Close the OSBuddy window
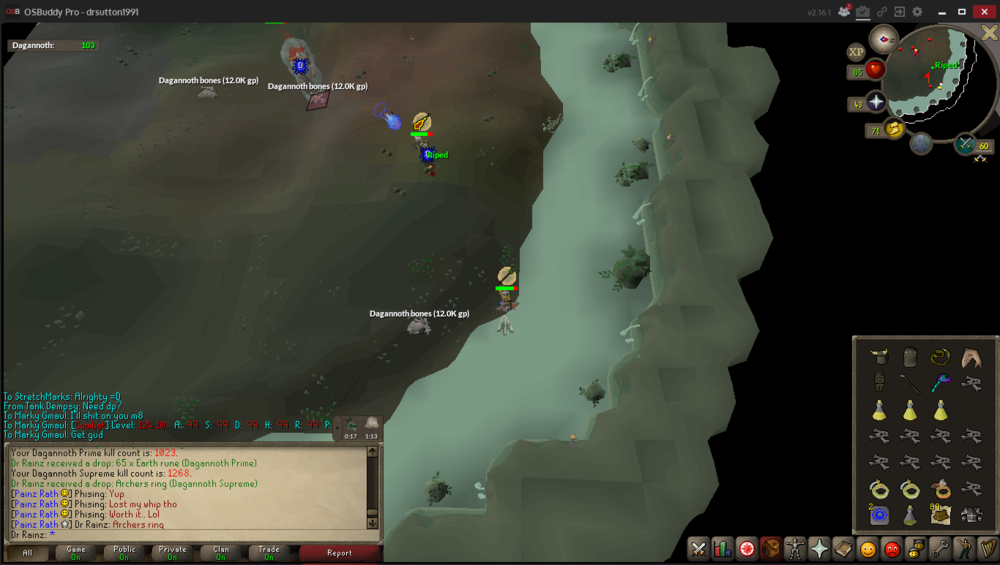The image size is (1000, 565). (x=988, y=11)
